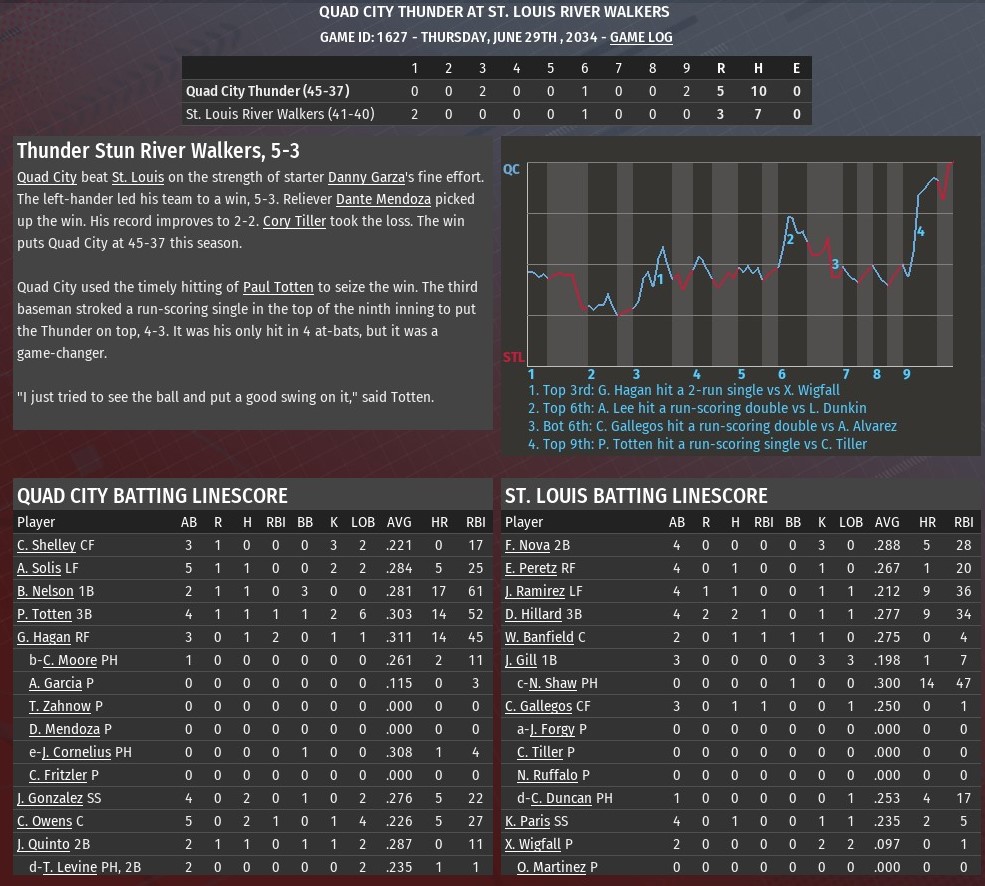Open Paul Totten link in recap
The image size is (985, 886).
[278, 287]
